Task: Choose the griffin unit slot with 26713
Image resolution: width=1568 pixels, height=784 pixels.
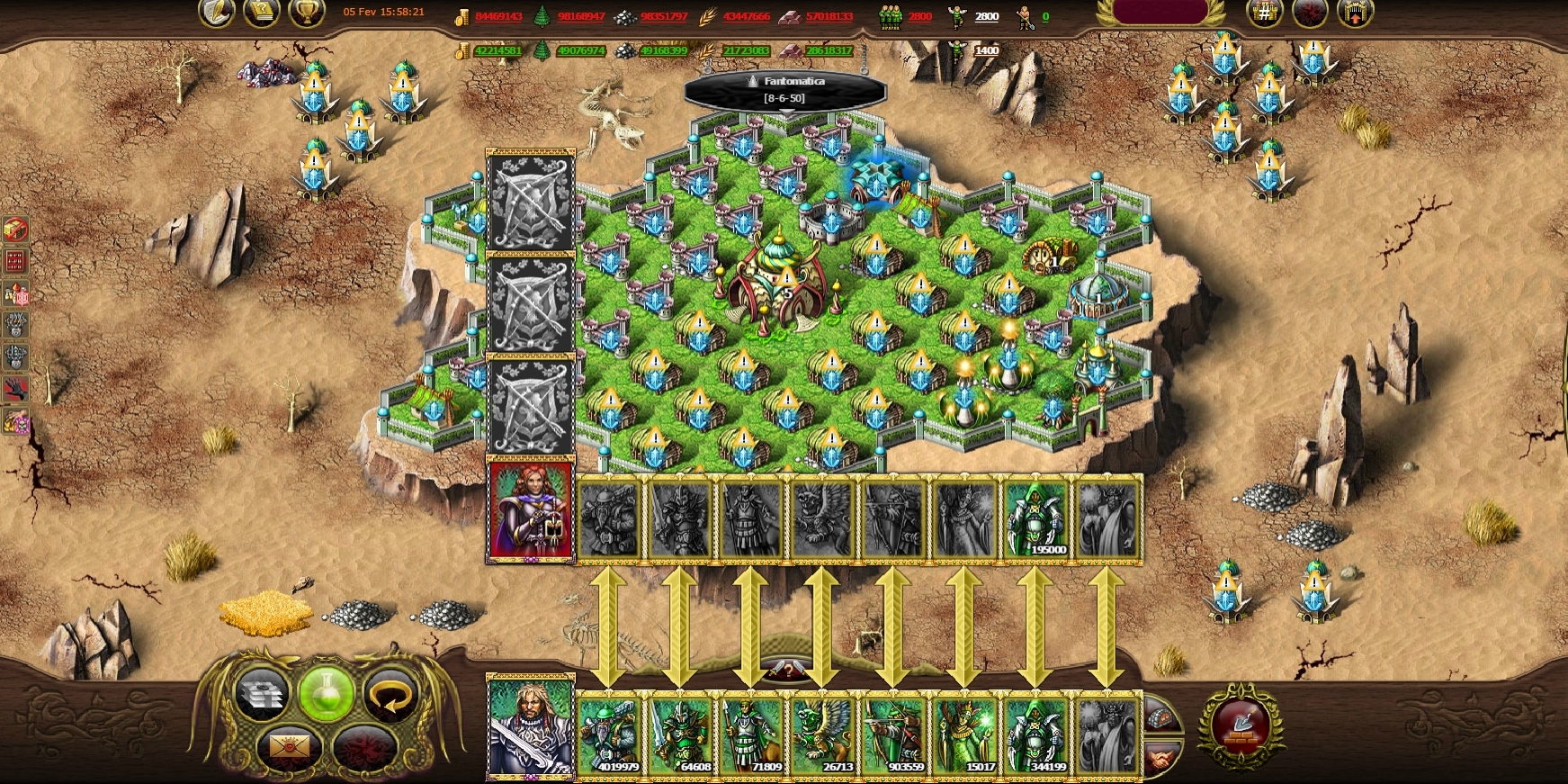Action: click(823, 734)
